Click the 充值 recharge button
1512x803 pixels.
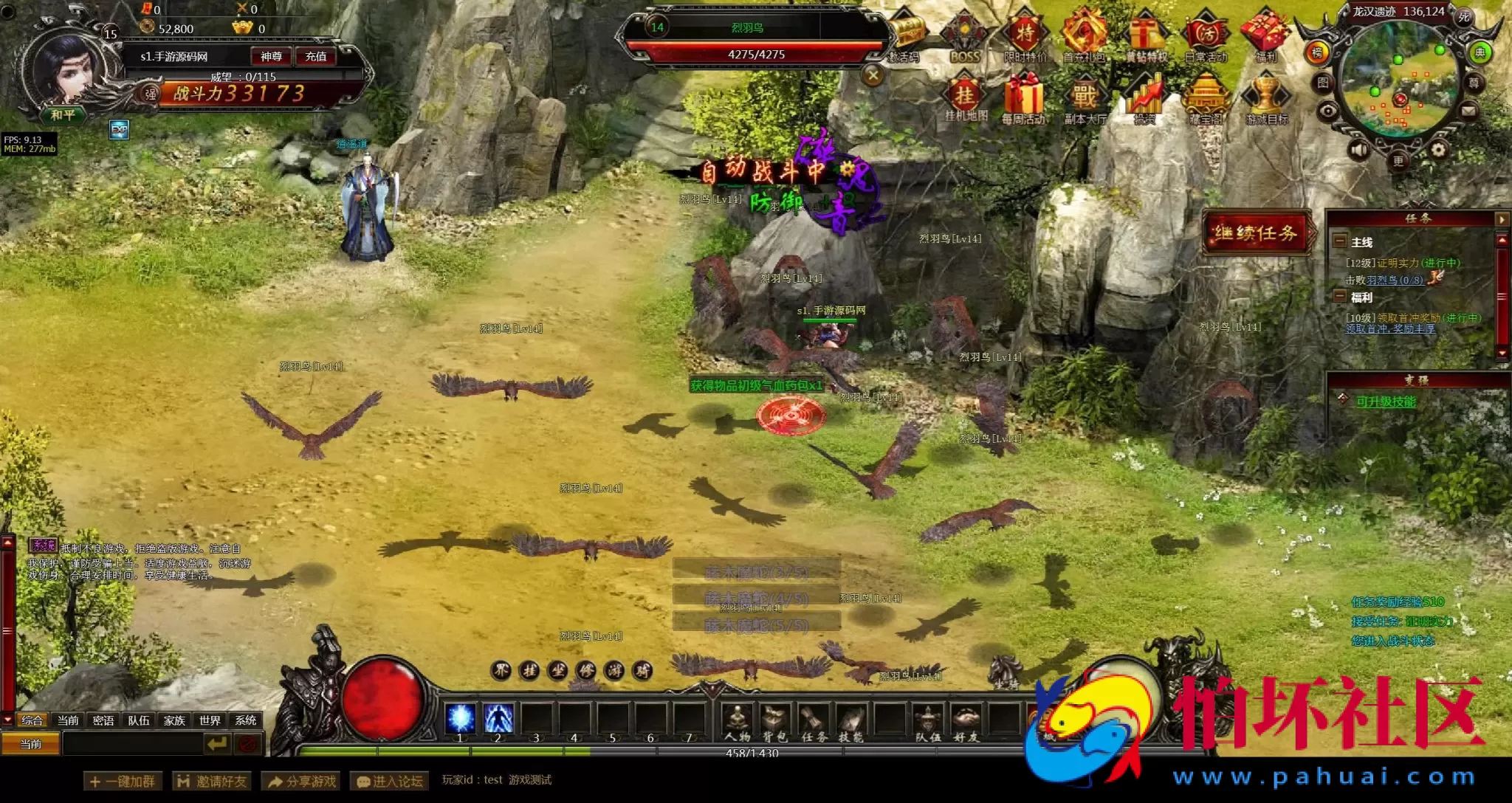click(x=316, y=56)
